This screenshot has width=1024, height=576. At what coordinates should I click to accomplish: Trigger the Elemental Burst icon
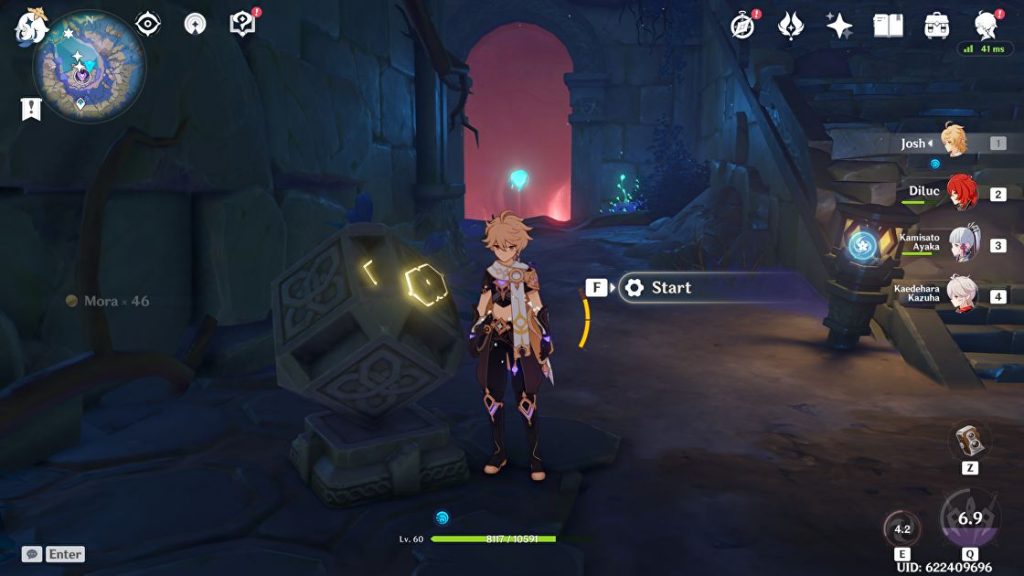pyautogui.click(x=970, y=517)
